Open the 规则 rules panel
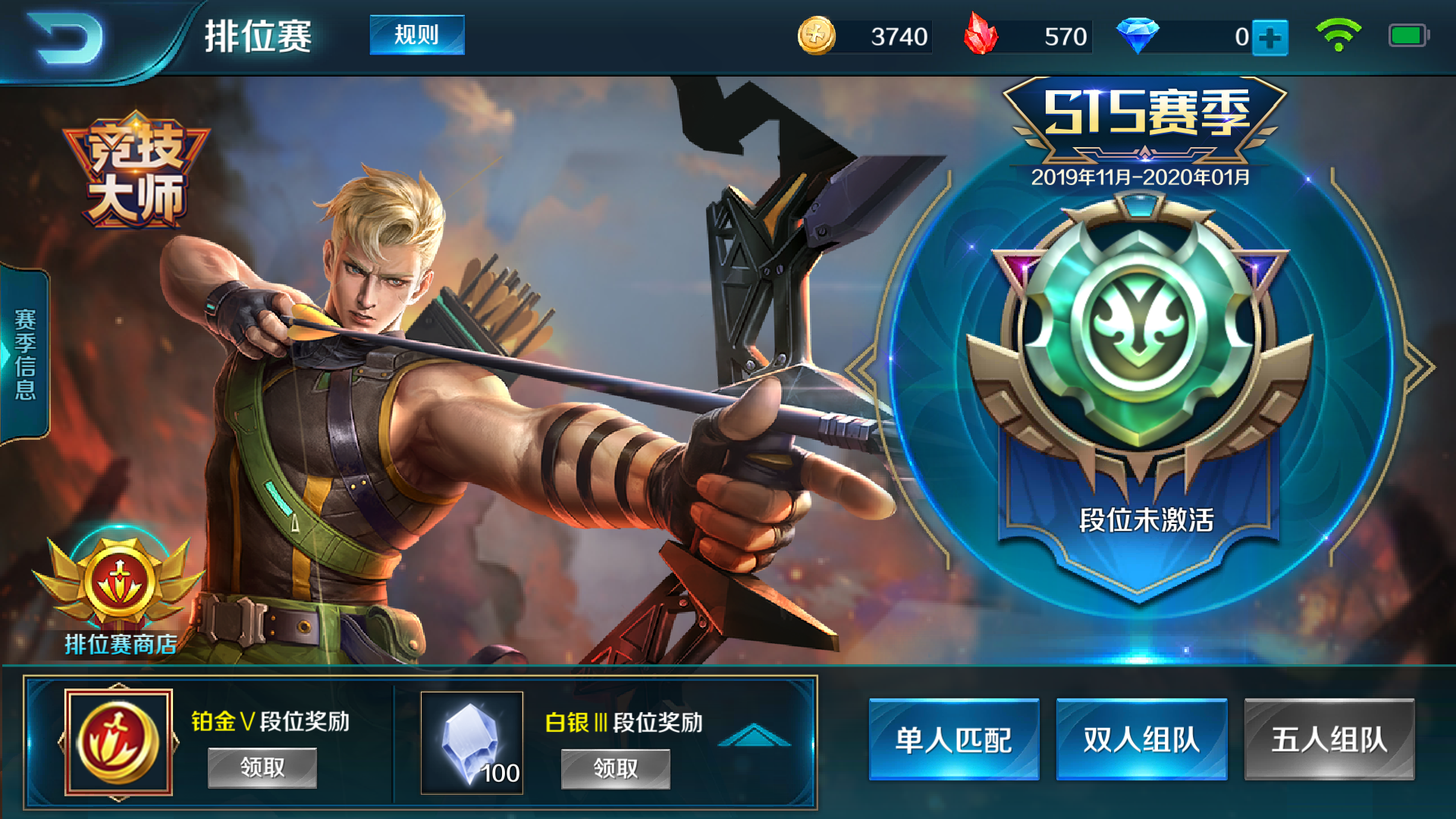Viewport: 1456px width, 819px height. point(416,34)
